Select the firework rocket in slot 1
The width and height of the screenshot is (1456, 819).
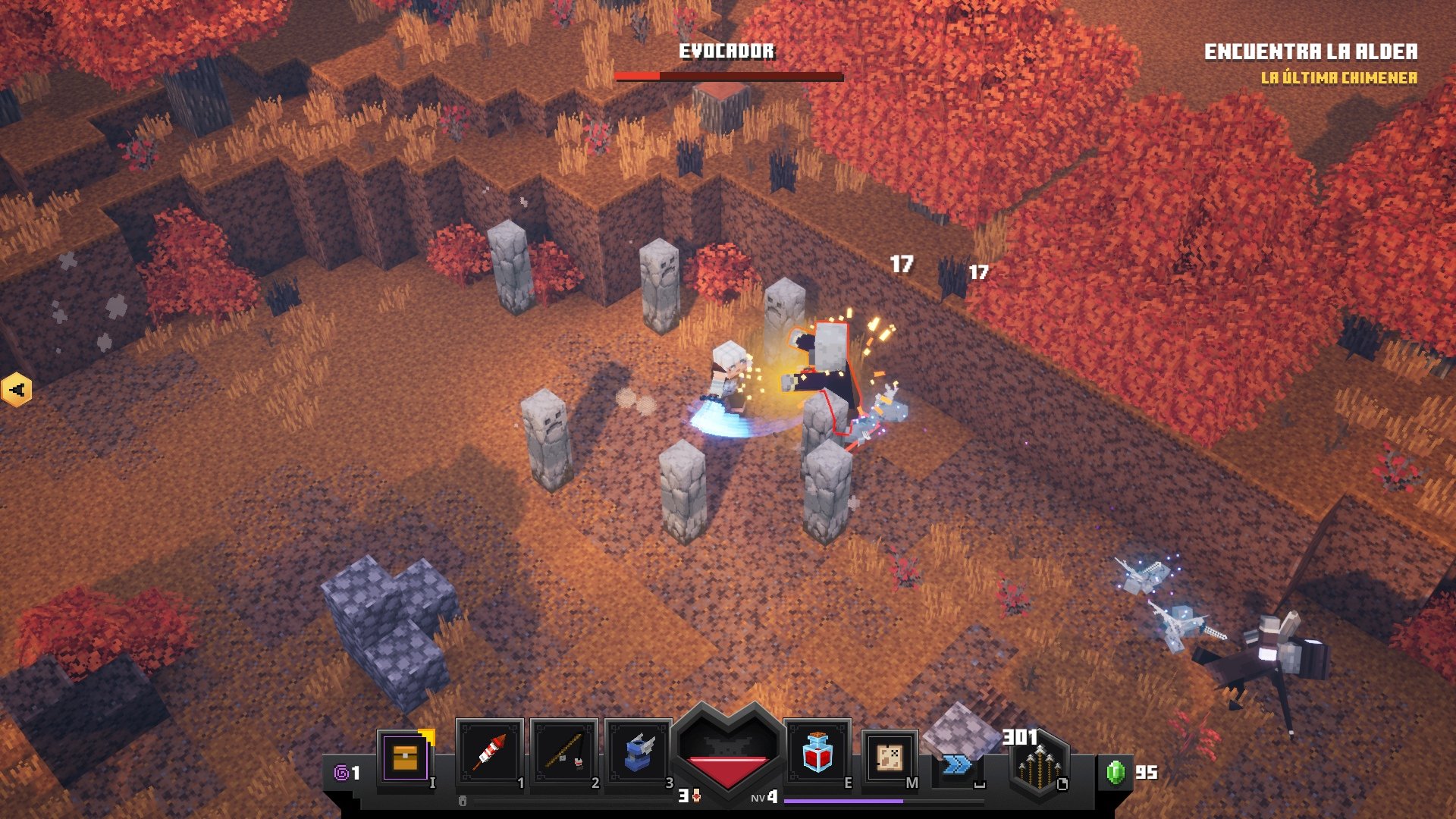(489, 755)
